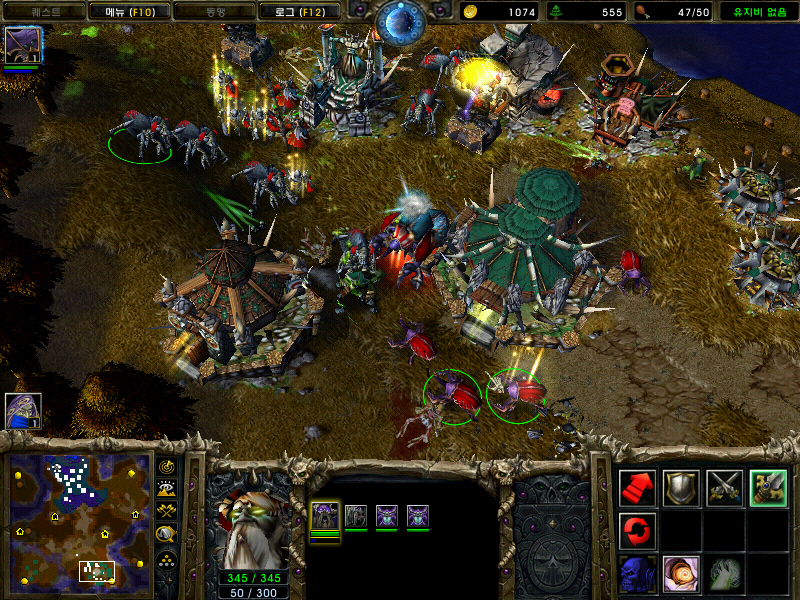Select the hero portrait icon at top-left
800x600 pixels.
pos(21,46)
